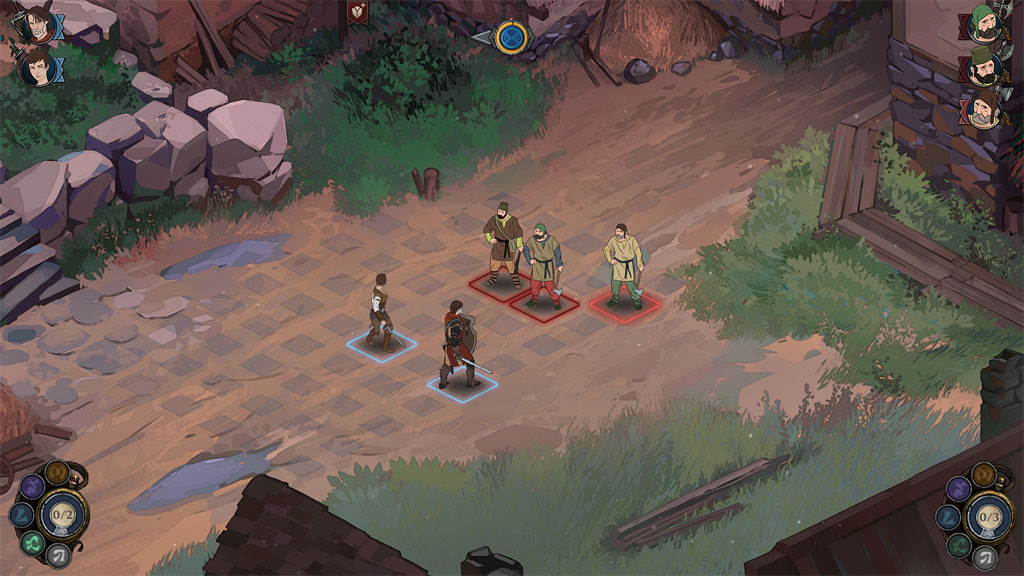Target the bare-headed enemy in pale tunic
Viewport: 1024px width, 576px height.
click(623, 265)
